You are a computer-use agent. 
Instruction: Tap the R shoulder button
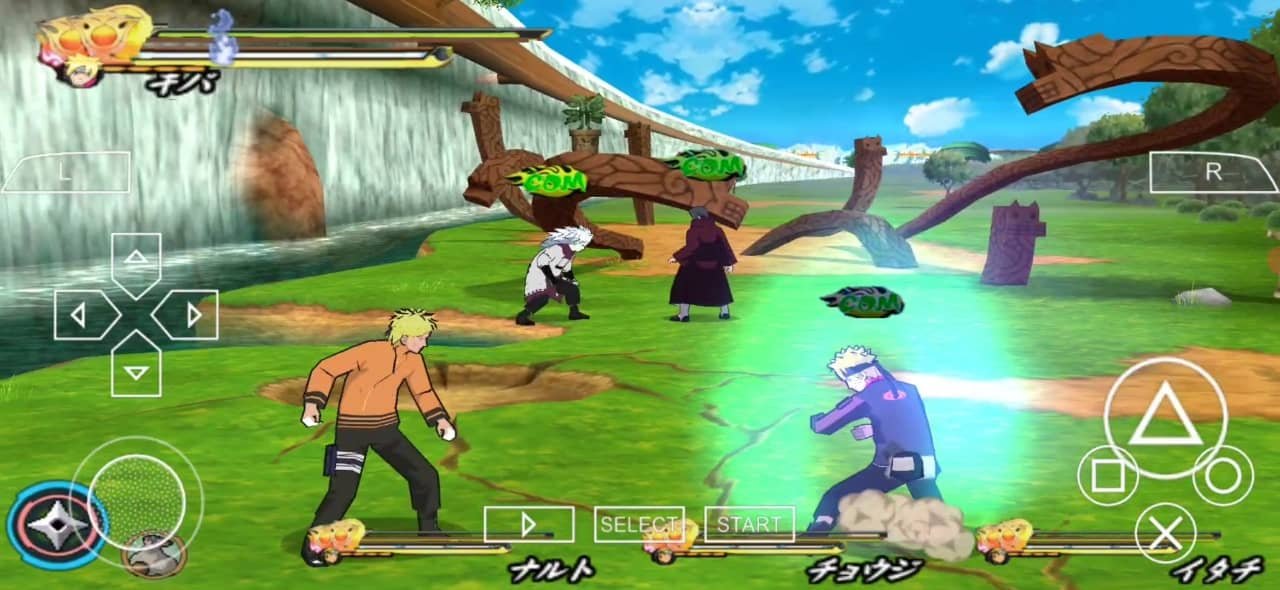point(1213,172)
